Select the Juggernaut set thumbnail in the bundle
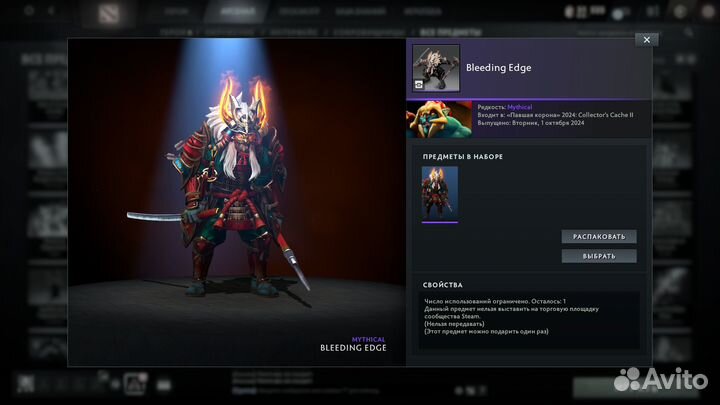The height and width of the screenshot is (405, 720). click(x=440, y=192)
